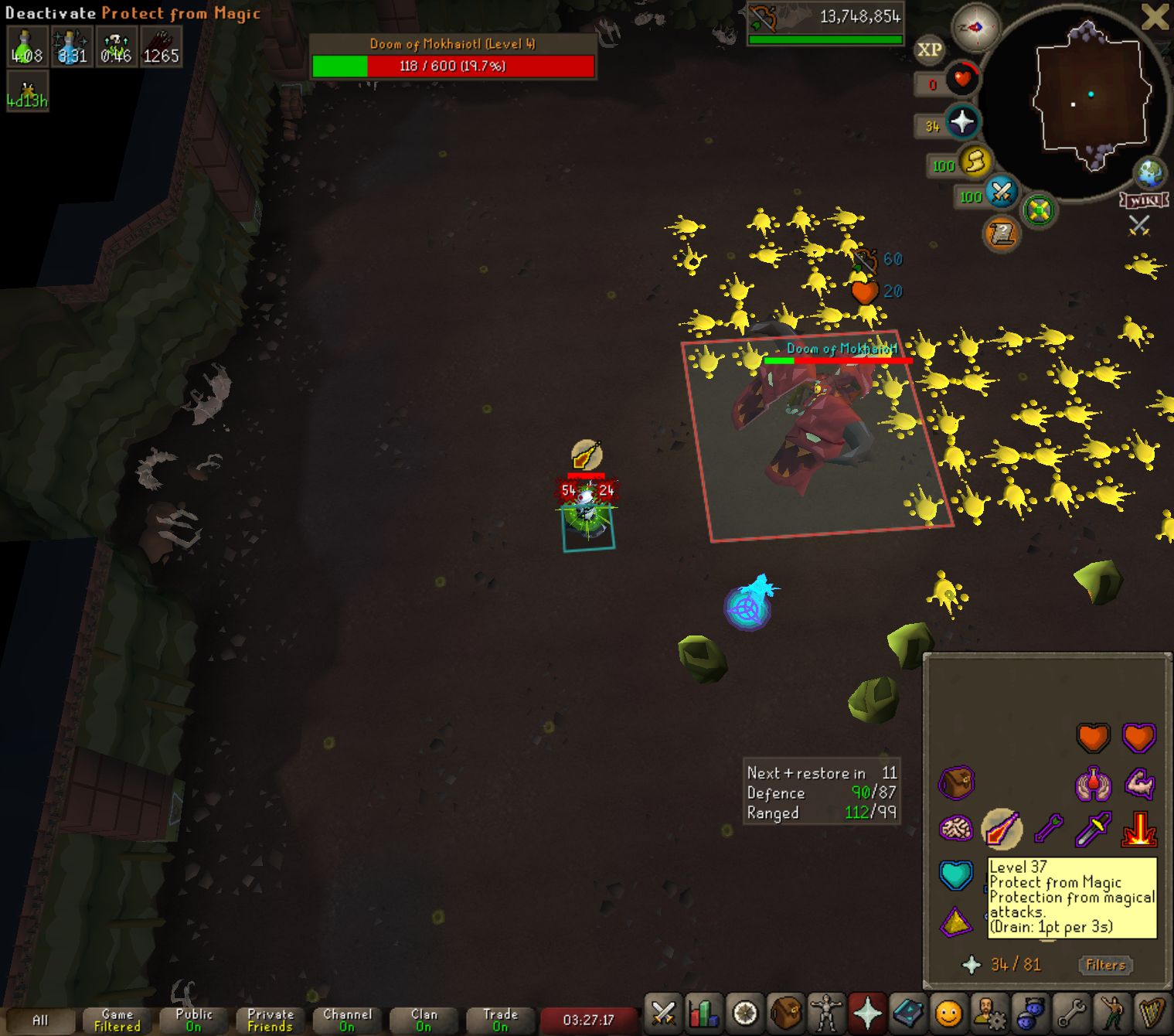Show the All chat channel
Screen dimensions: 1174x1036
[x=40, y=1021]
